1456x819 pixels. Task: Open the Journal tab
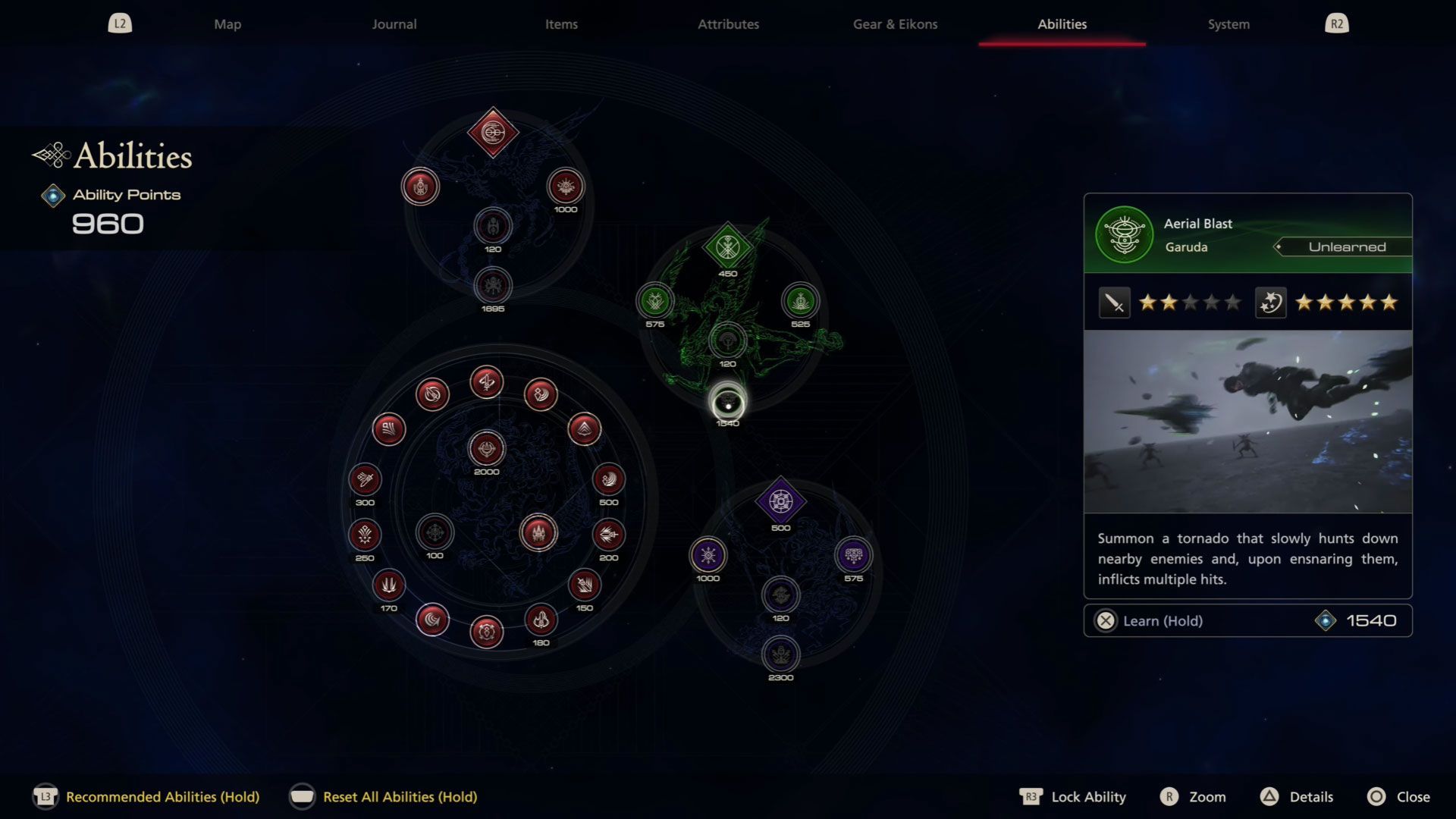point(394,24)
